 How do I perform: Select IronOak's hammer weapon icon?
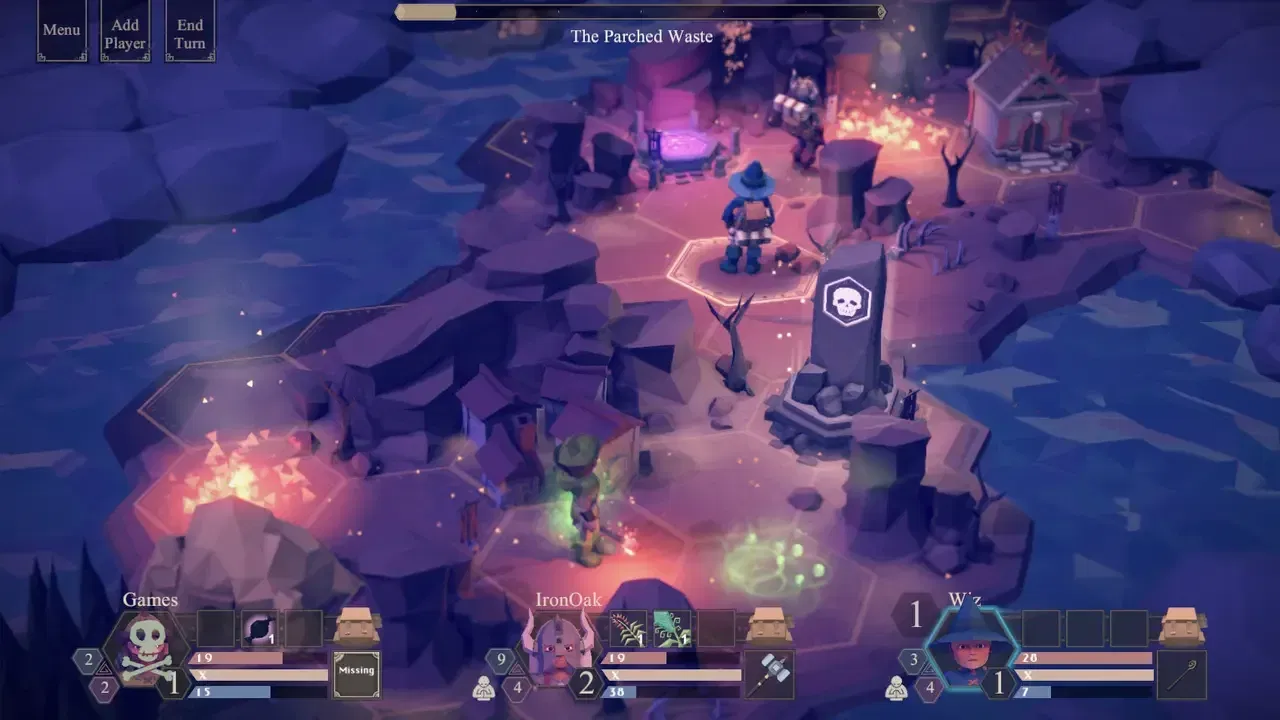[x=770, y=676]
